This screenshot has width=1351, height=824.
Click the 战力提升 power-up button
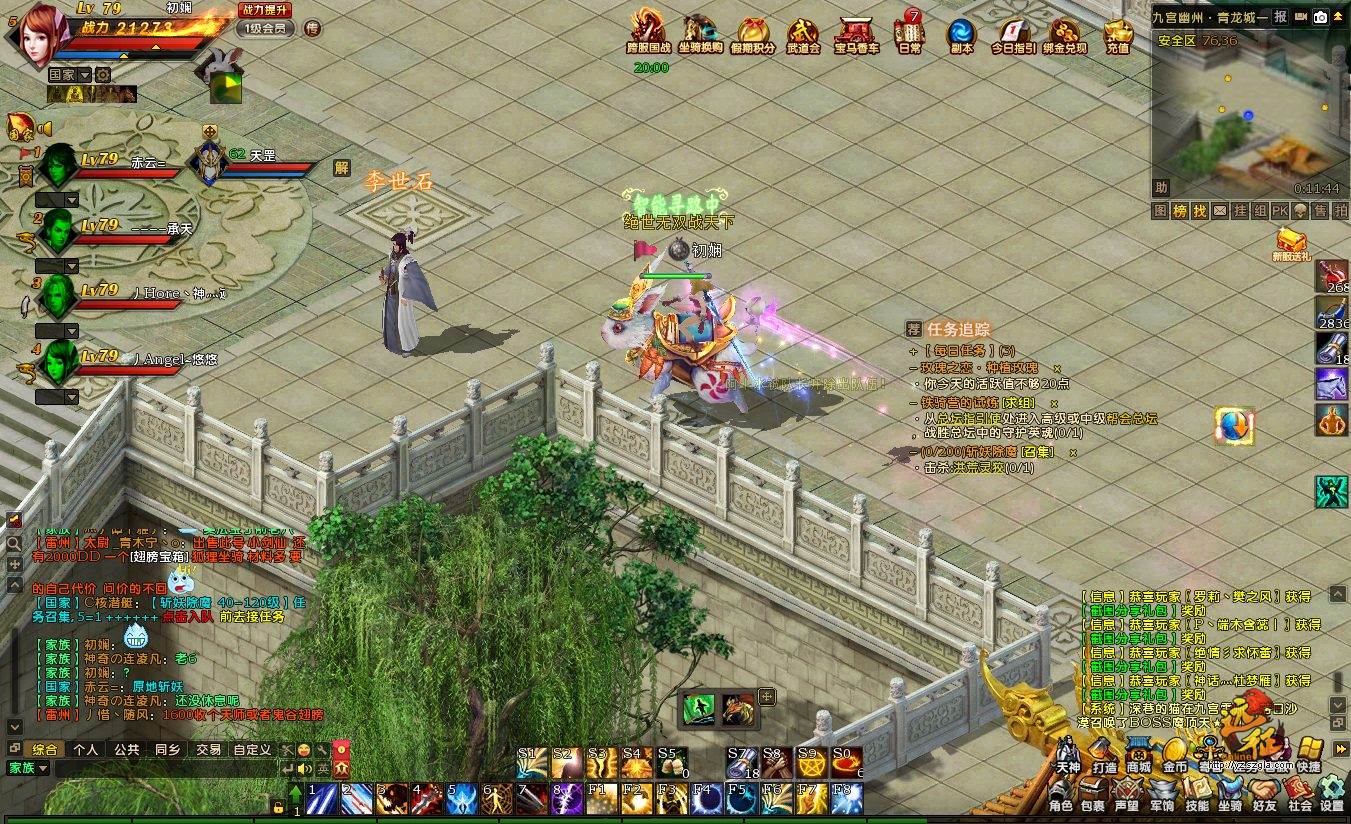(265, 9)
